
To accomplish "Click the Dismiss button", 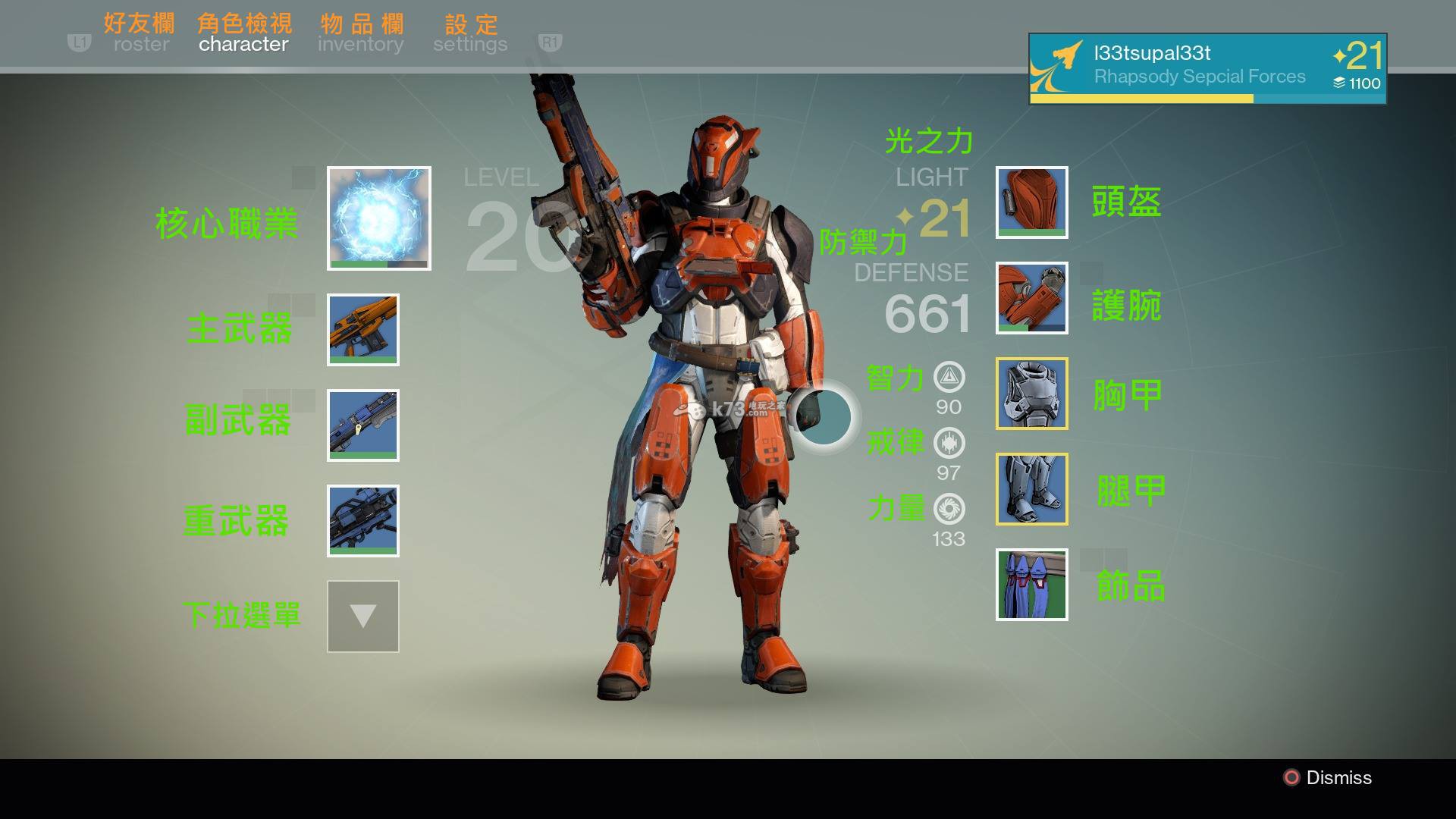I will tap(1328, 777).
